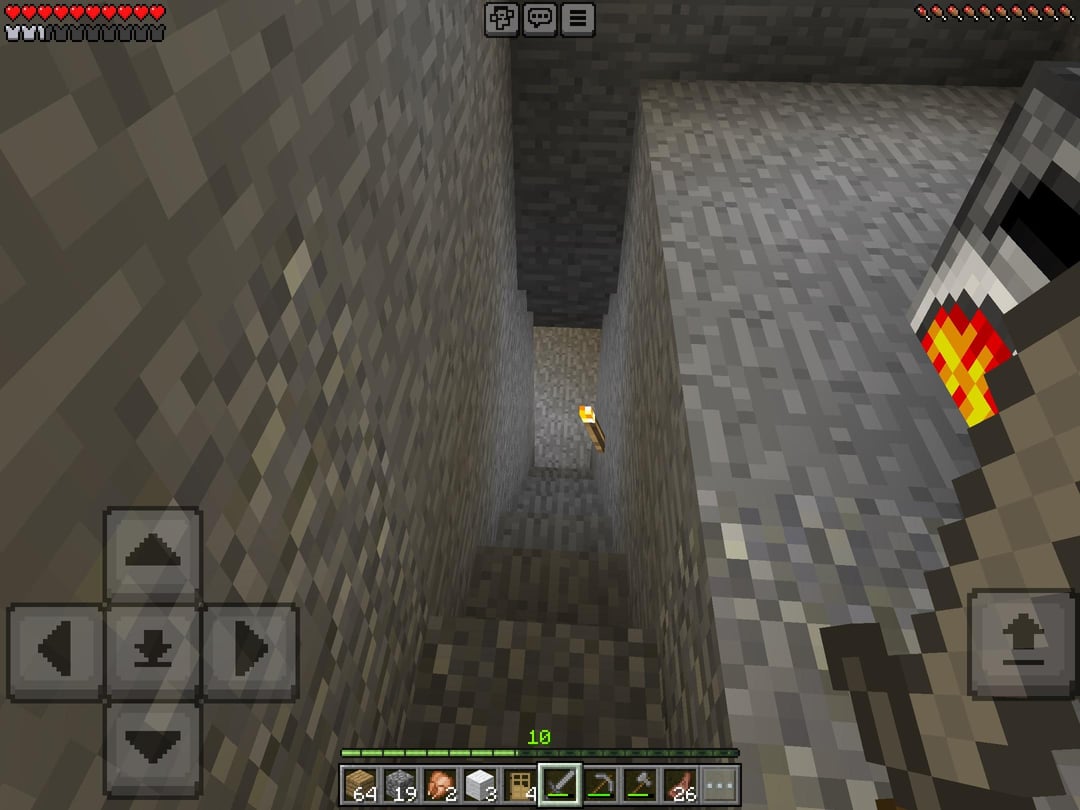Screen dimensions: 1080x810
Task: Equip the axe from the hotbar
Action: [640, 784]
